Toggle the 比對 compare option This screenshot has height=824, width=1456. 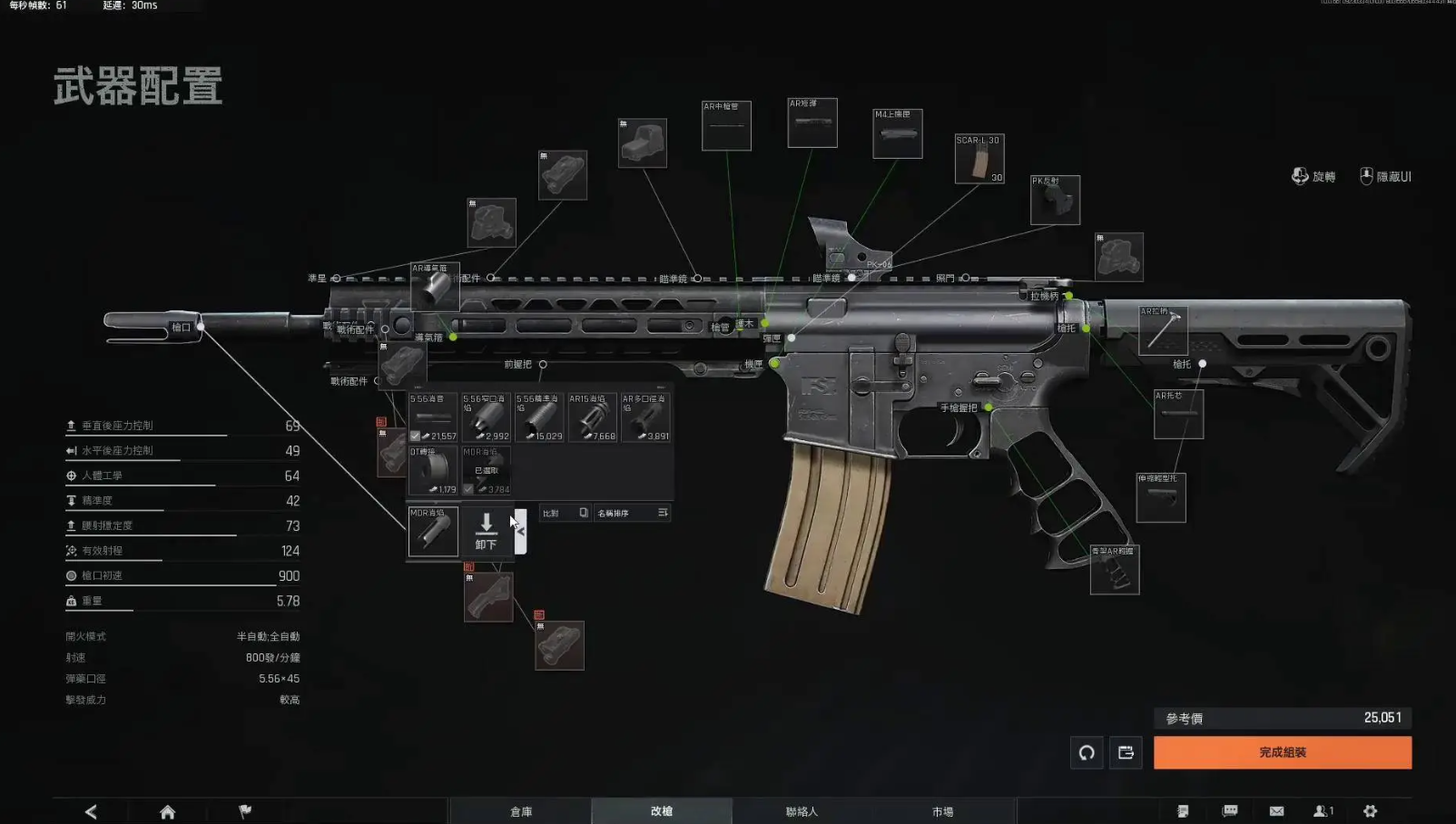(565, 513)
